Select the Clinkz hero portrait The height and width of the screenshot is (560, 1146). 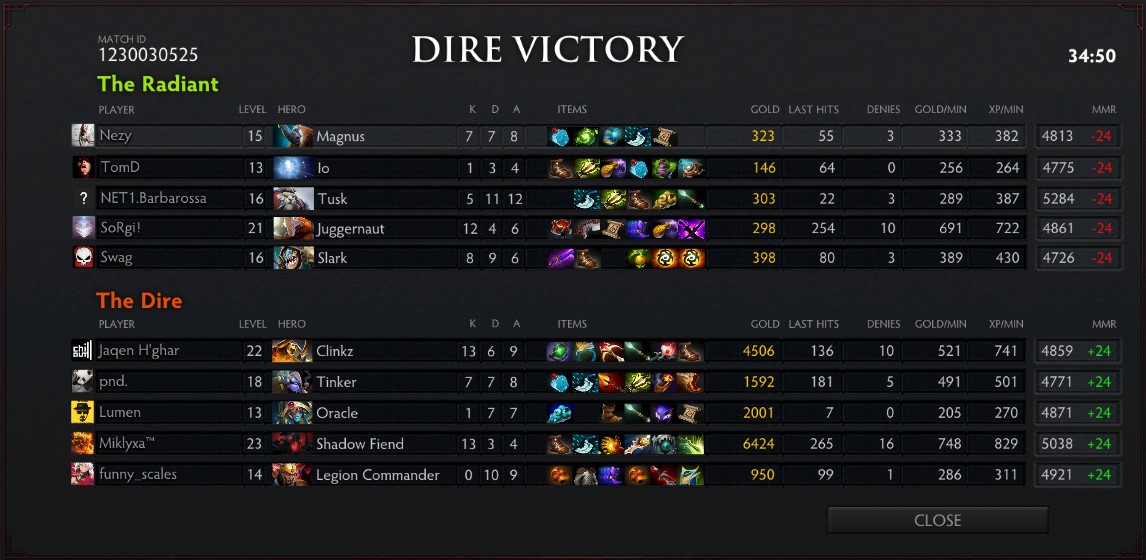point(293,351)
